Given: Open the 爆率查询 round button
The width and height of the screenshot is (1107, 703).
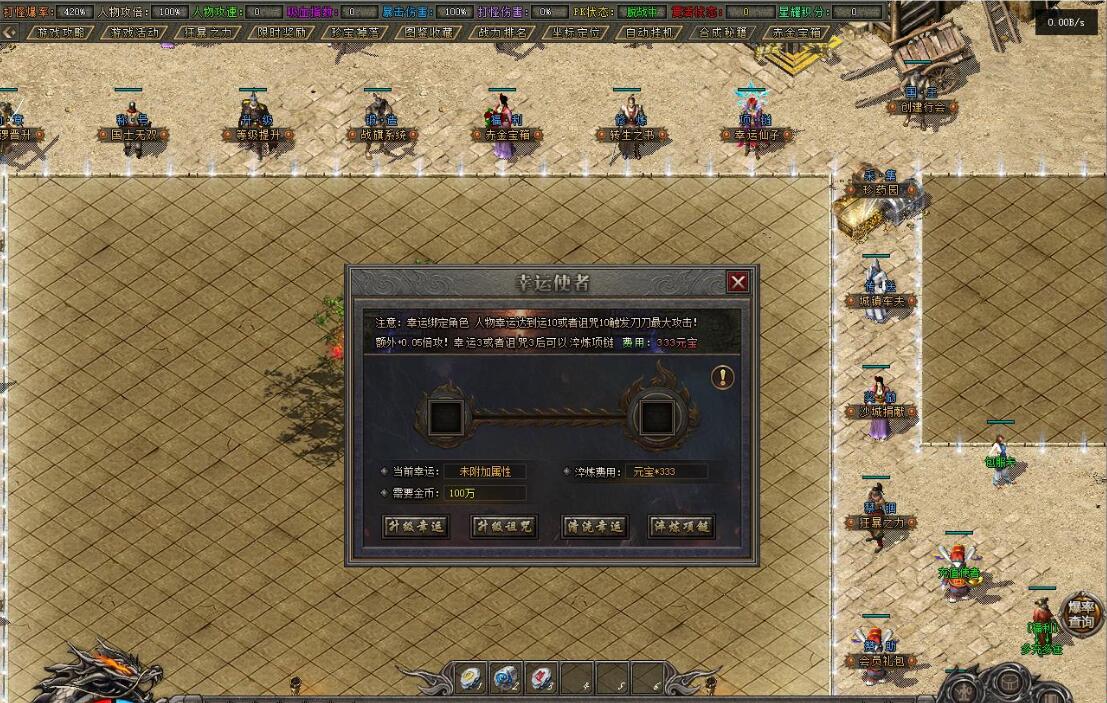Looking at the screenshot, I should (x=1080, y=614).
